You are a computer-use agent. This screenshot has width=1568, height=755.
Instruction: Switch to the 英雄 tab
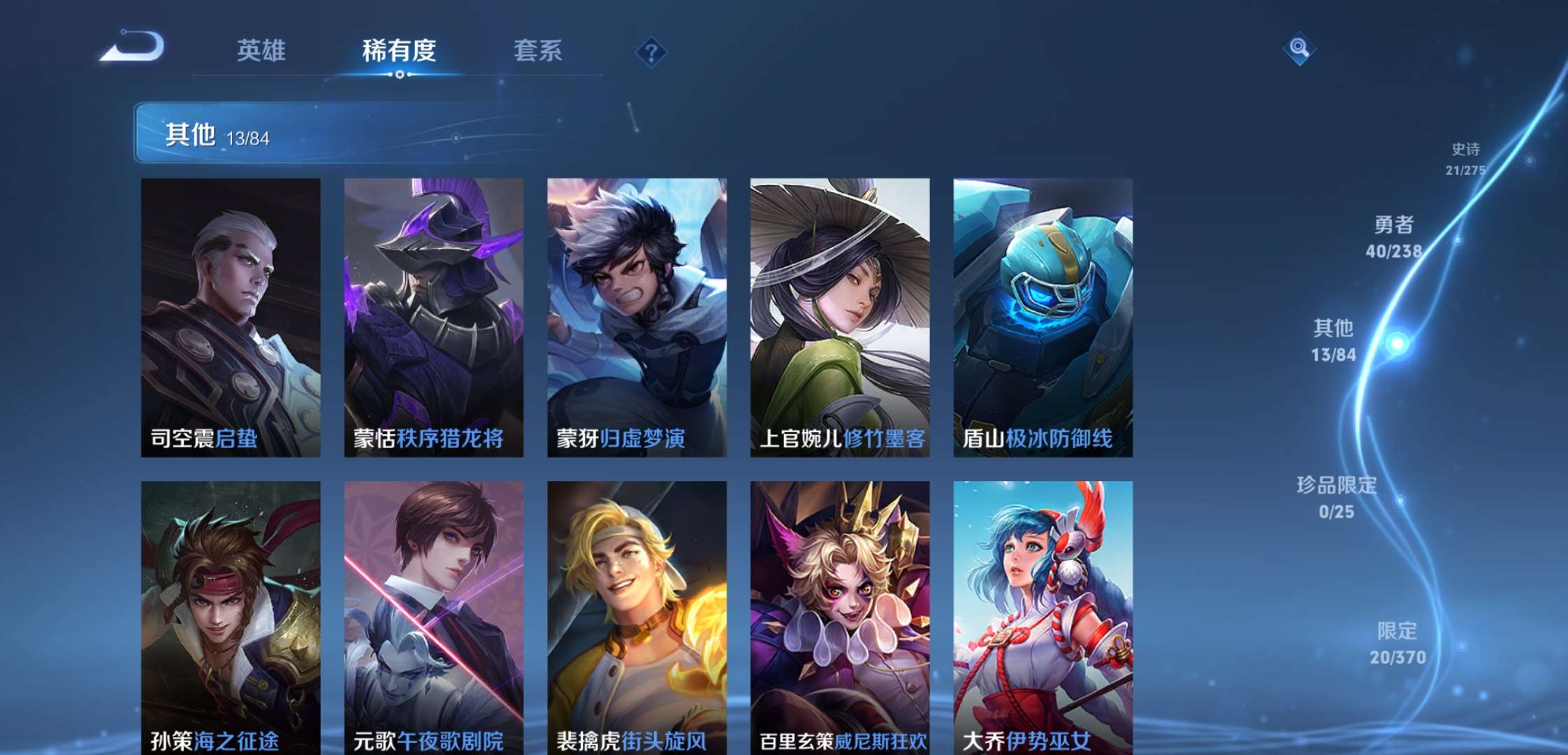262,50
